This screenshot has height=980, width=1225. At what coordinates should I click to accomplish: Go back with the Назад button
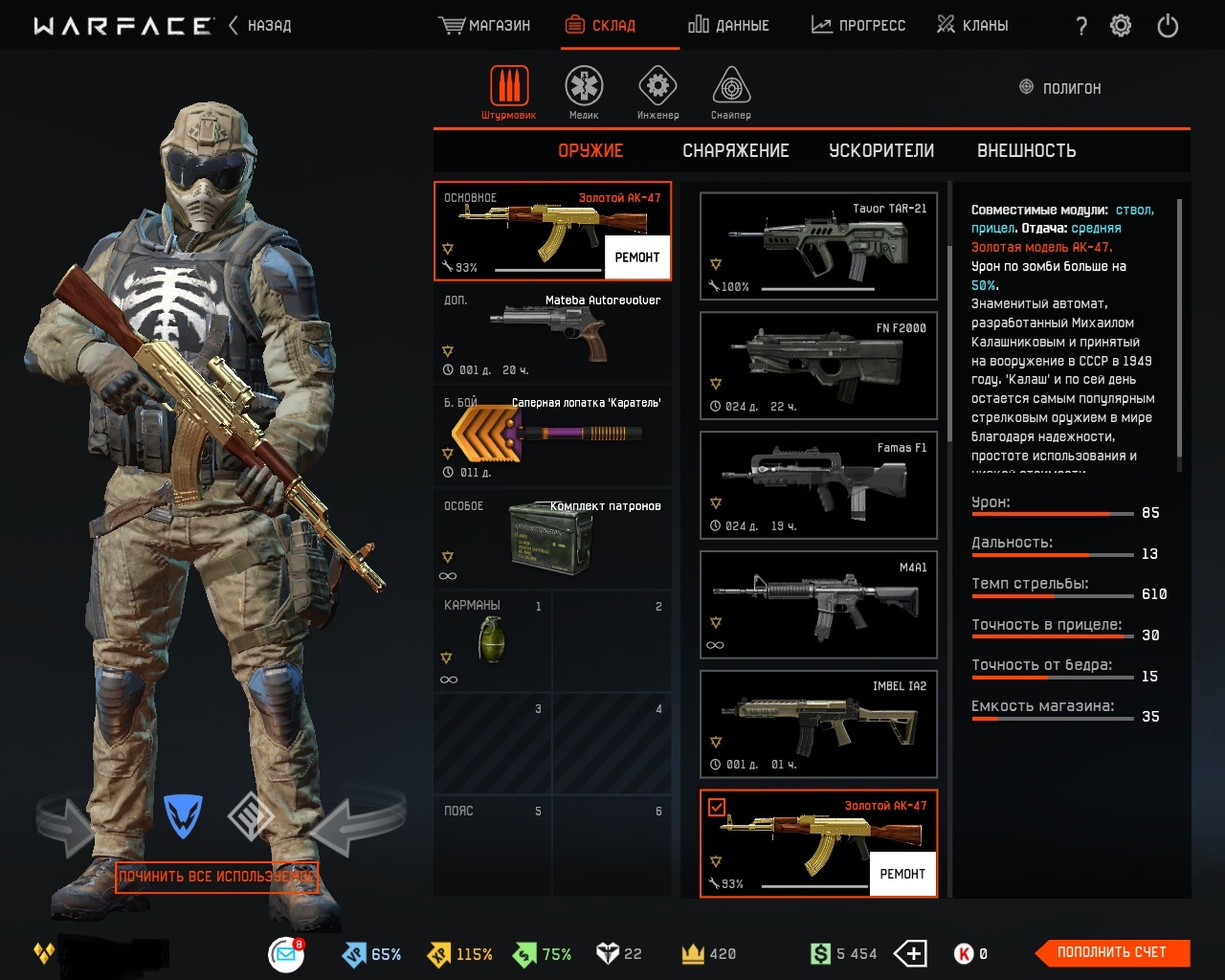pyautogui.click(x=260, y=26)
